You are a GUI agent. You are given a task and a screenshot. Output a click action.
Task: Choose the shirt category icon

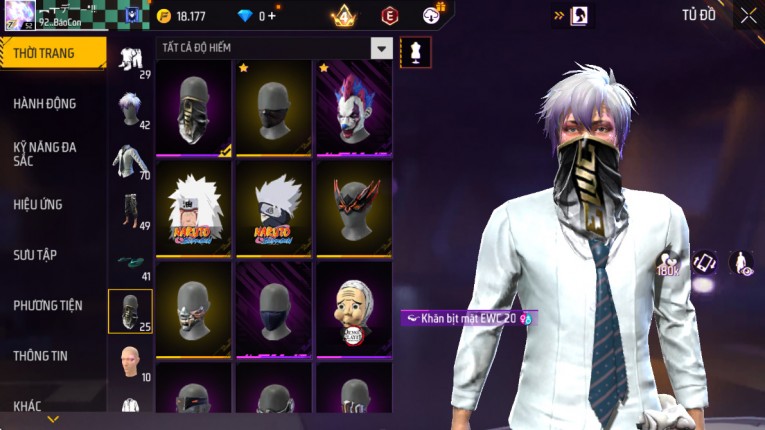click(x=130, y=160)
